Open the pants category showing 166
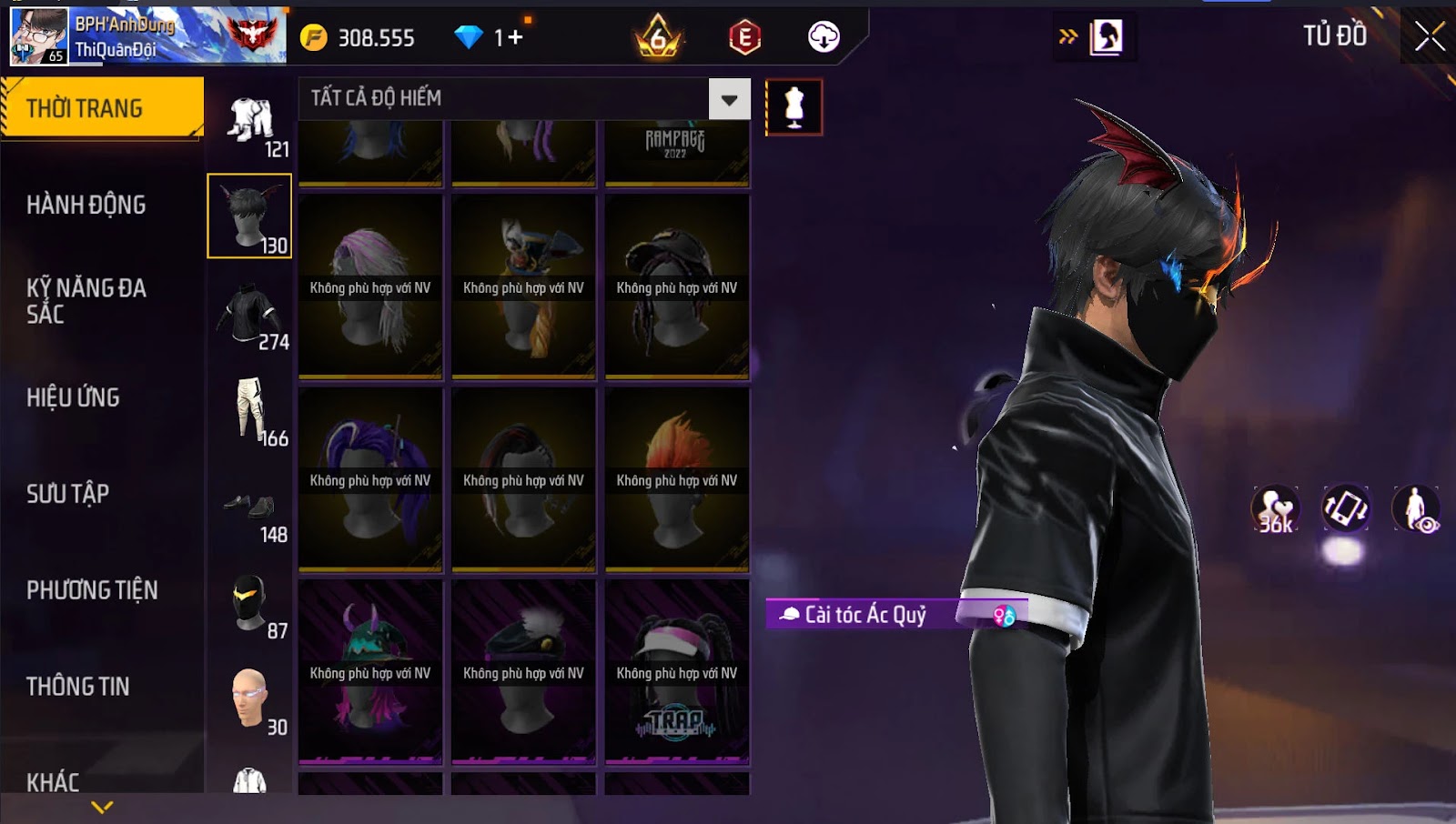1456x824 pixels. tap(249, 411)
